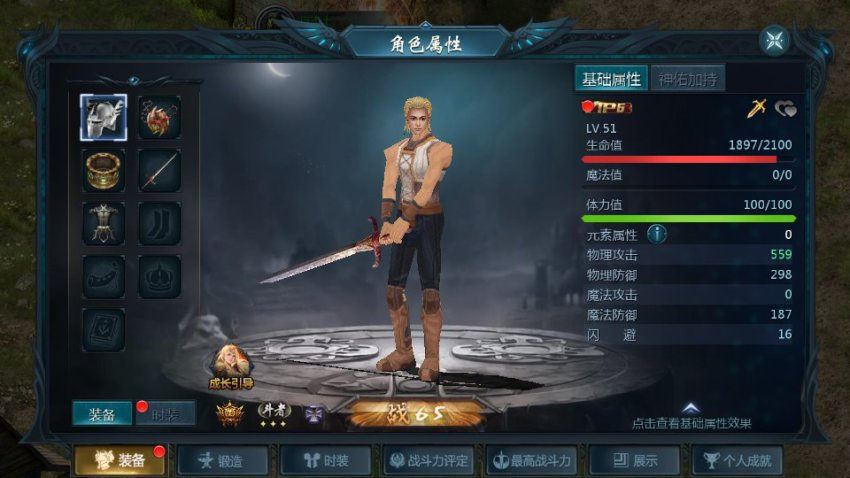Viewport: 850px width, 478px height.
Task: Open the 成长引导 growth guide
Action: [x=231, y=365]
